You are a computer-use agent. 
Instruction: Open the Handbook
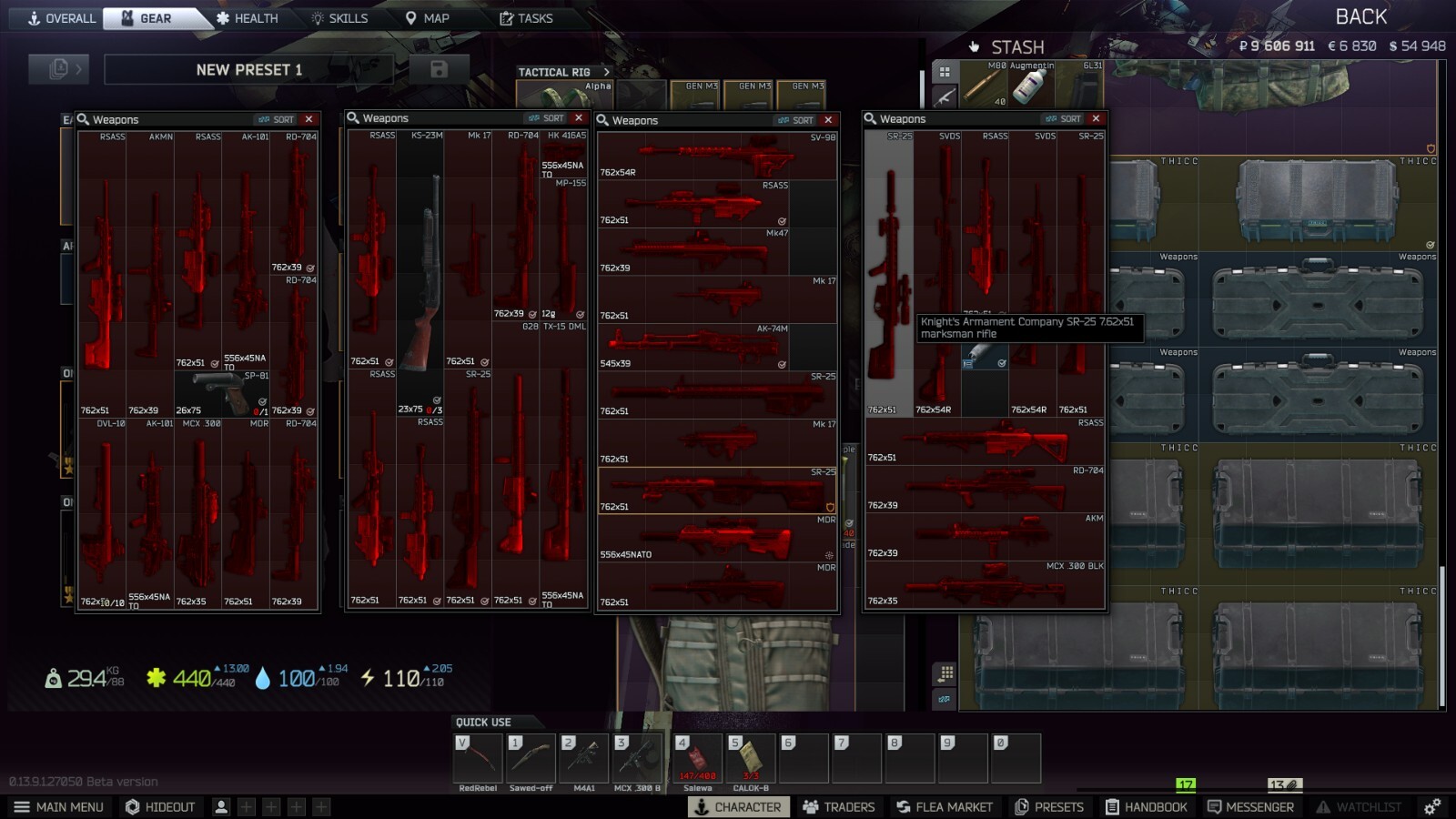tap(1148, 806)
